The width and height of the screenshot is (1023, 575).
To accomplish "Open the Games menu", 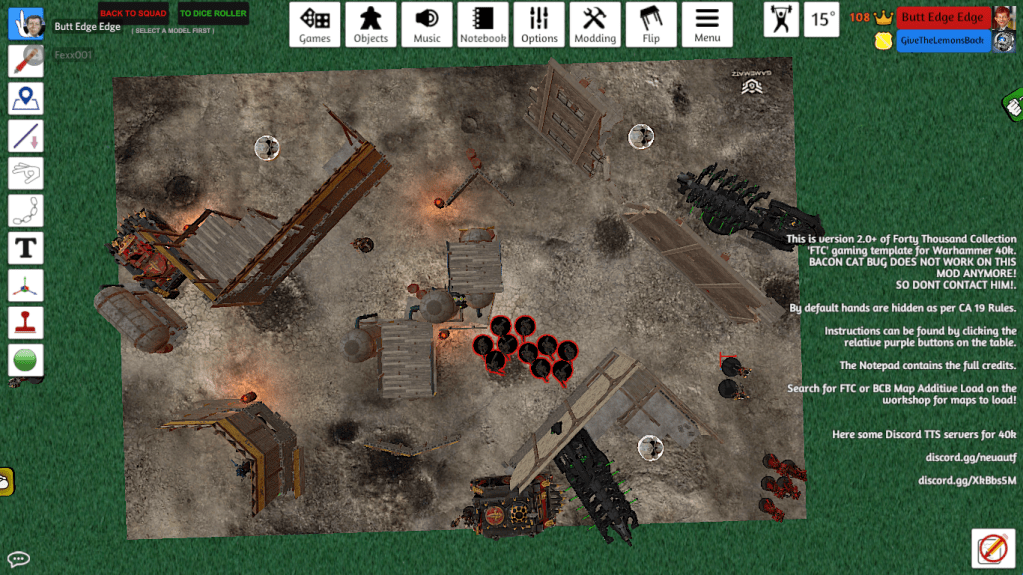I will click(315, 24).
